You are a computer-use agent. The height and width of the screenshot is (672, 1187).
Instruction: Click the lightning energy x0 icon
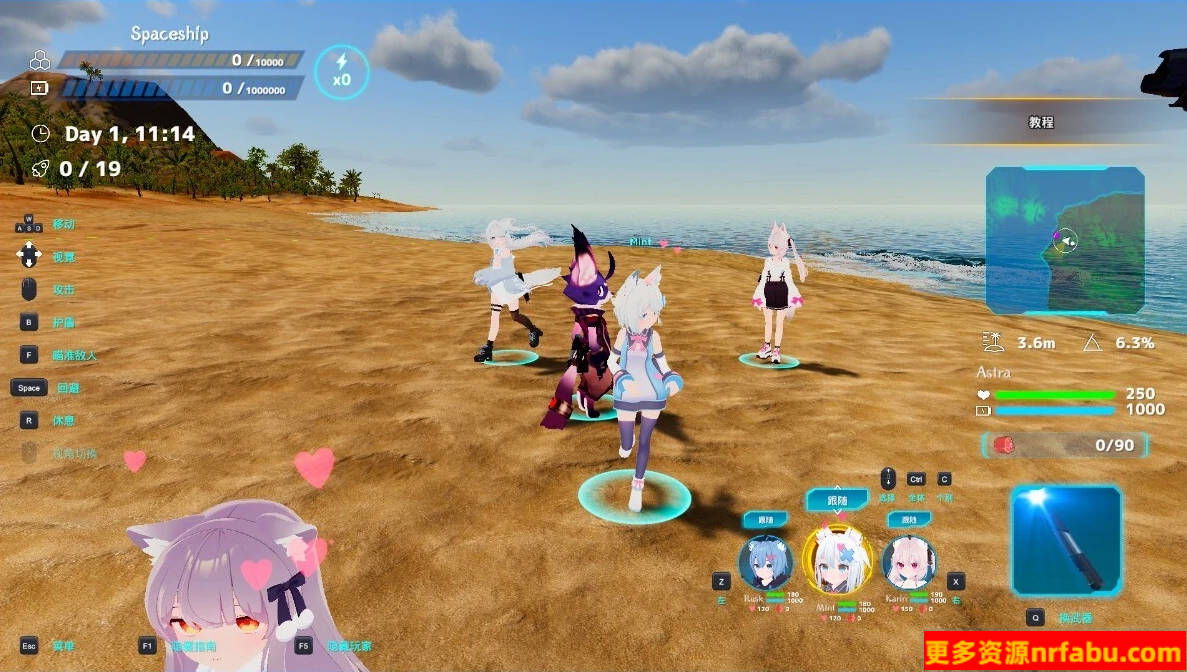point(342,71)
